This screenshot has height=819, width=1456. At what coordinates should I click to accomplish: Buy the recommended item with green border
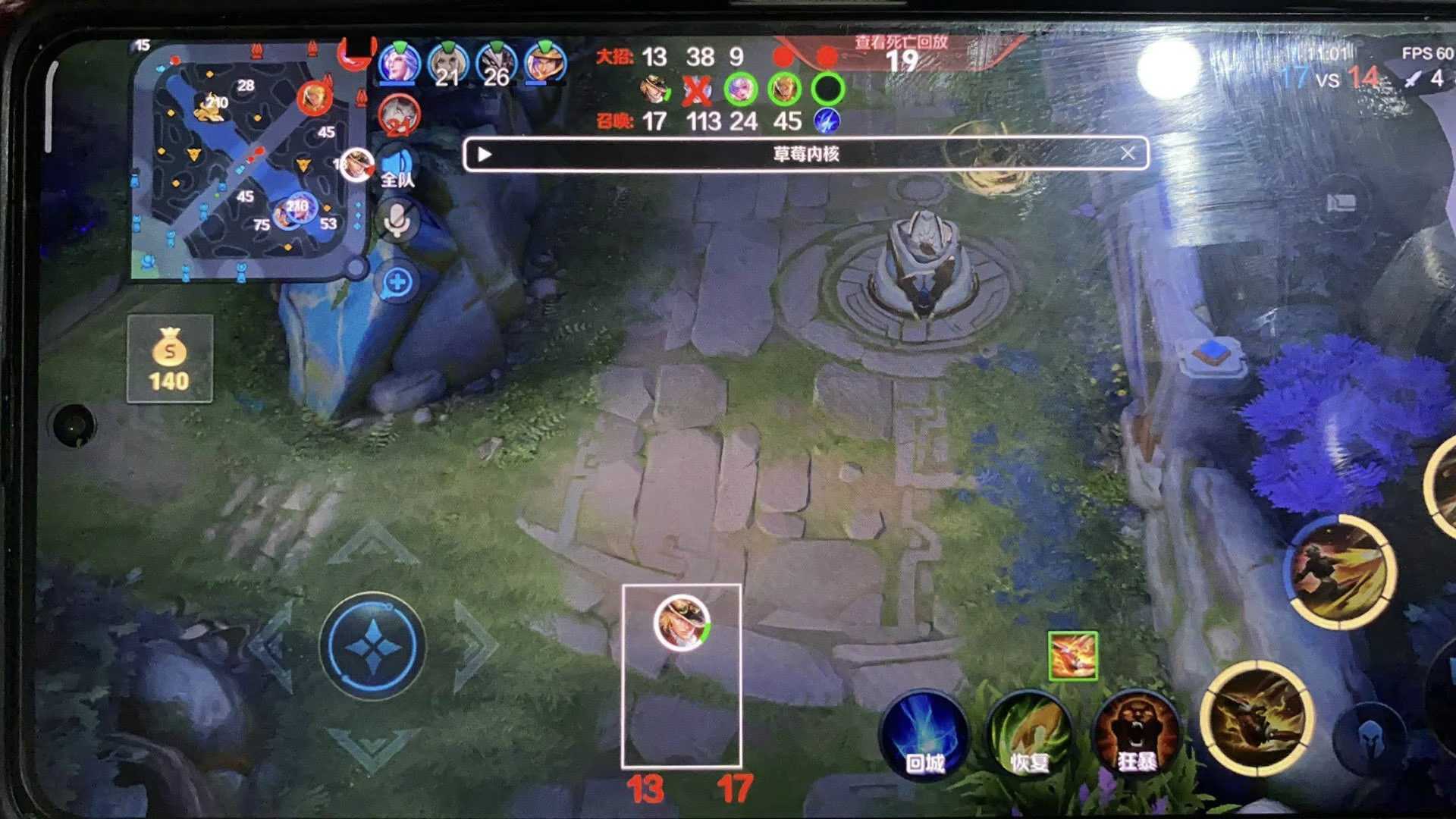click(1072, 656)
